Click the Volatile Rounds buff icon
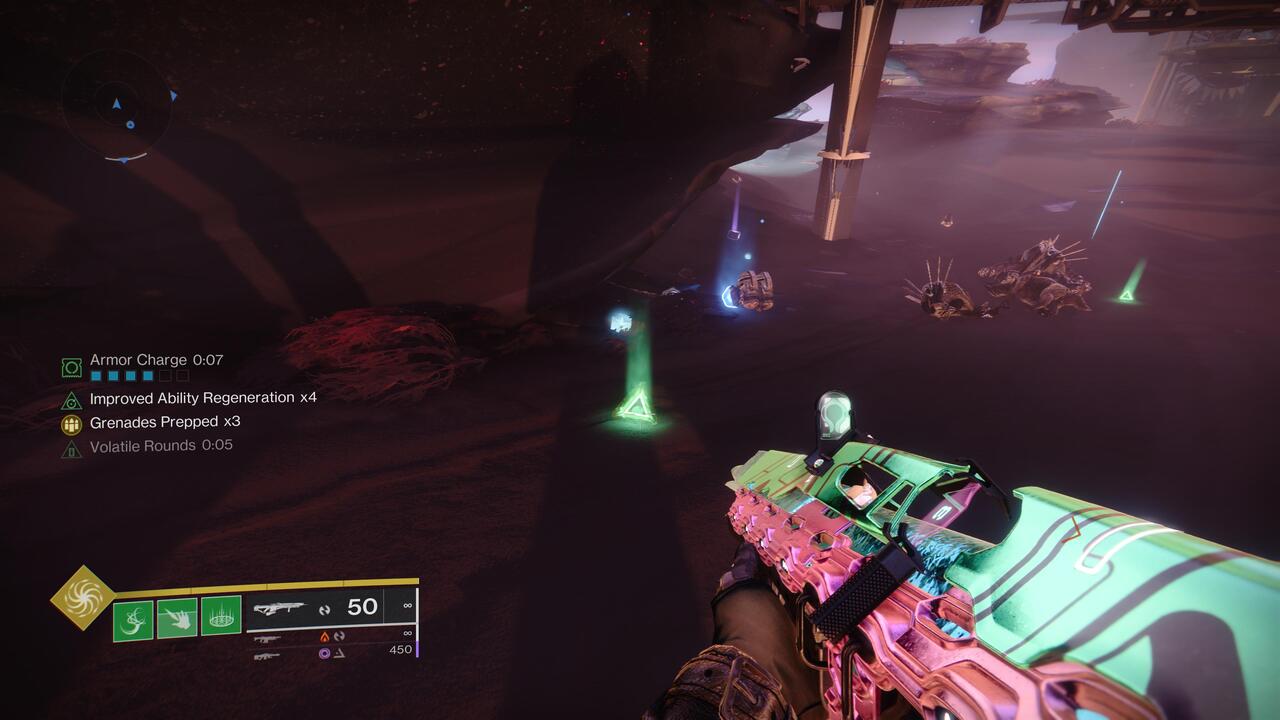 click(71, 448)
